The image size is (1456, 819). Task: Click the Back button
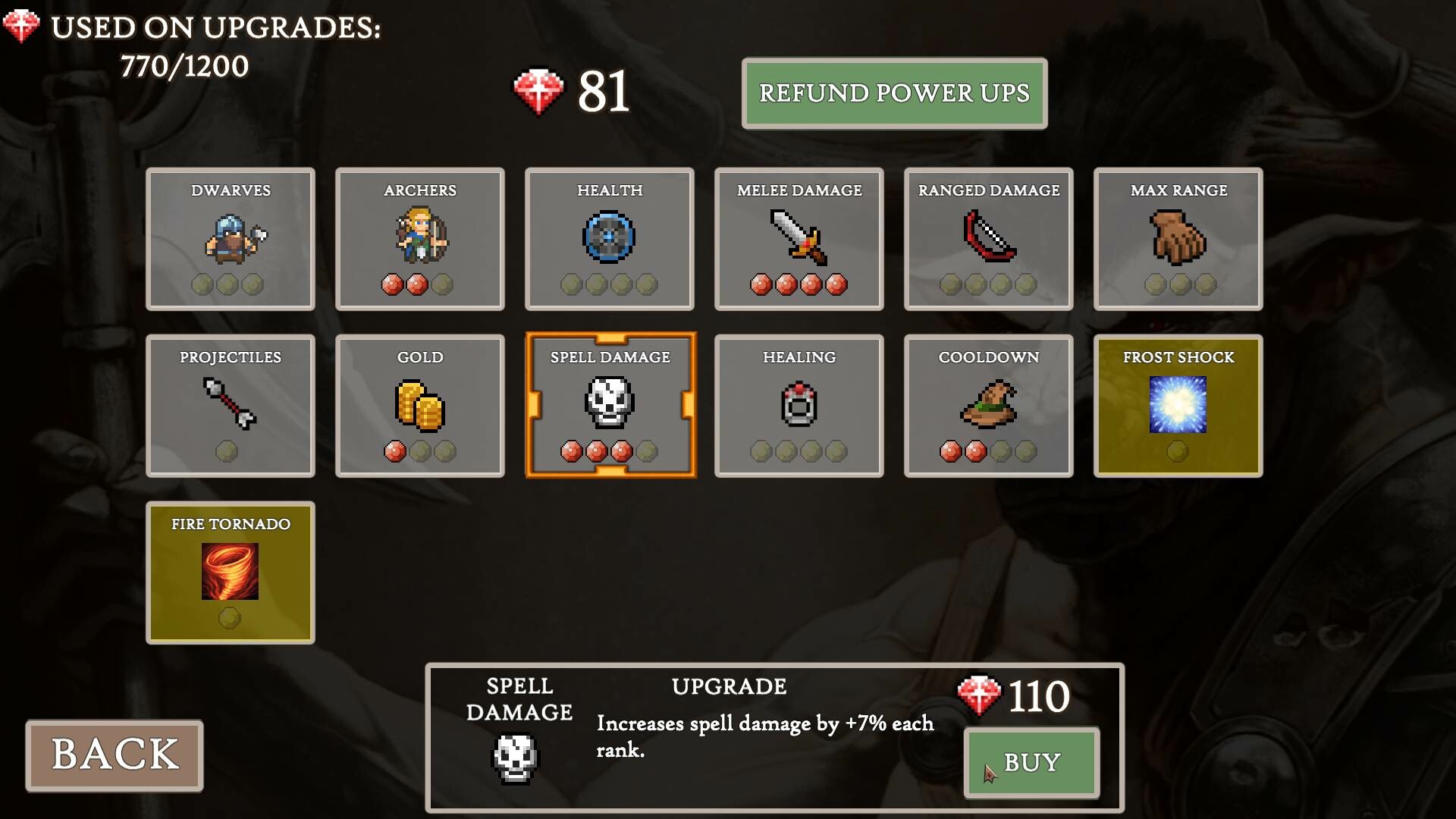click(115, 755)
